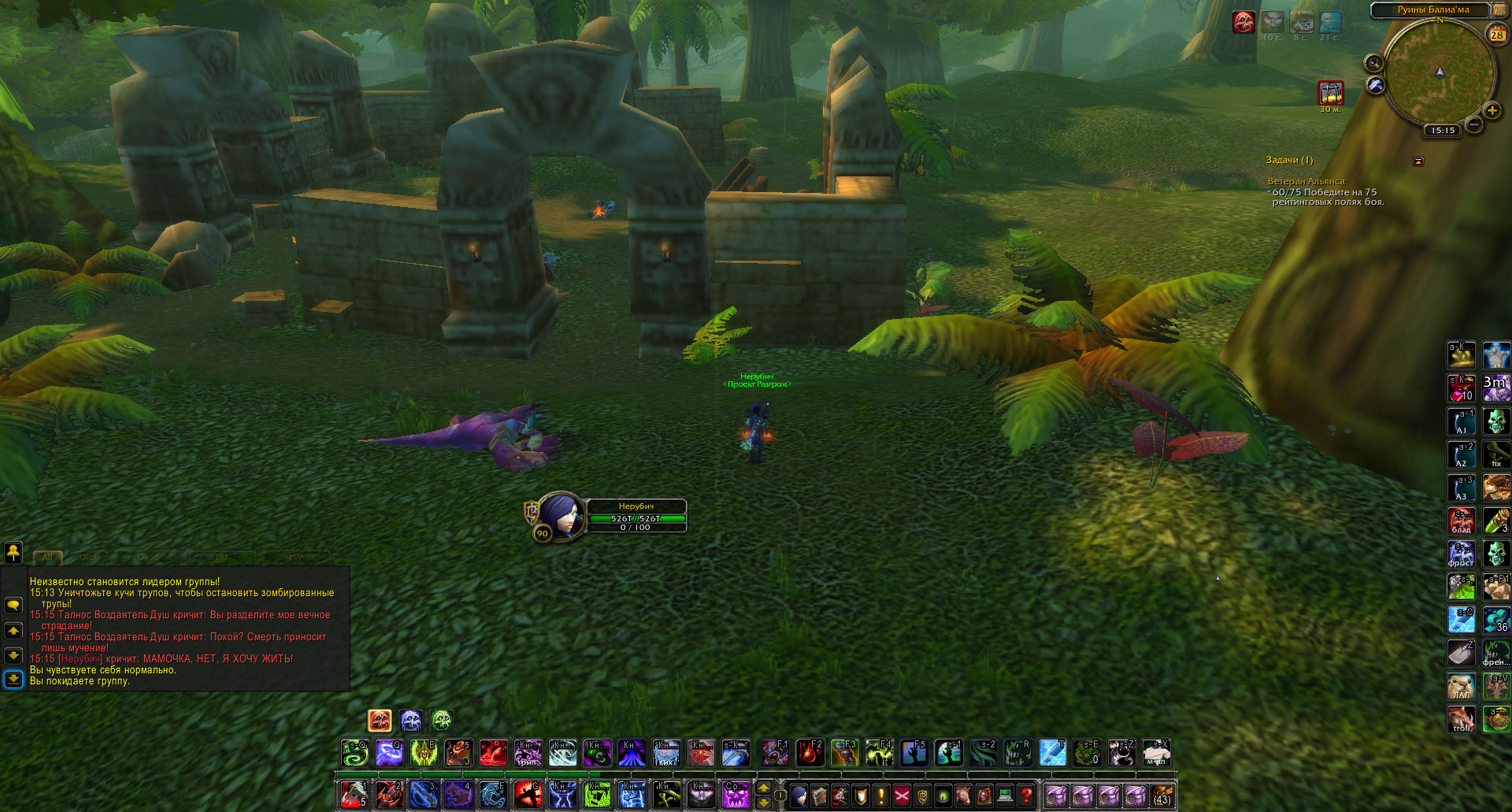Zoom out the minimap with minus button
The height and width of the screenshot is (812, 1512).
click(1474, 124)
